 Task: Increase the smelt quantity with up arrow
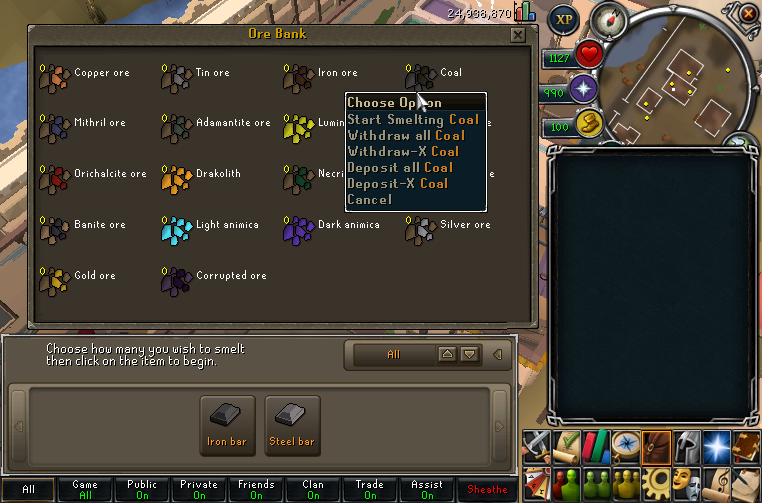tap(446, 354)
